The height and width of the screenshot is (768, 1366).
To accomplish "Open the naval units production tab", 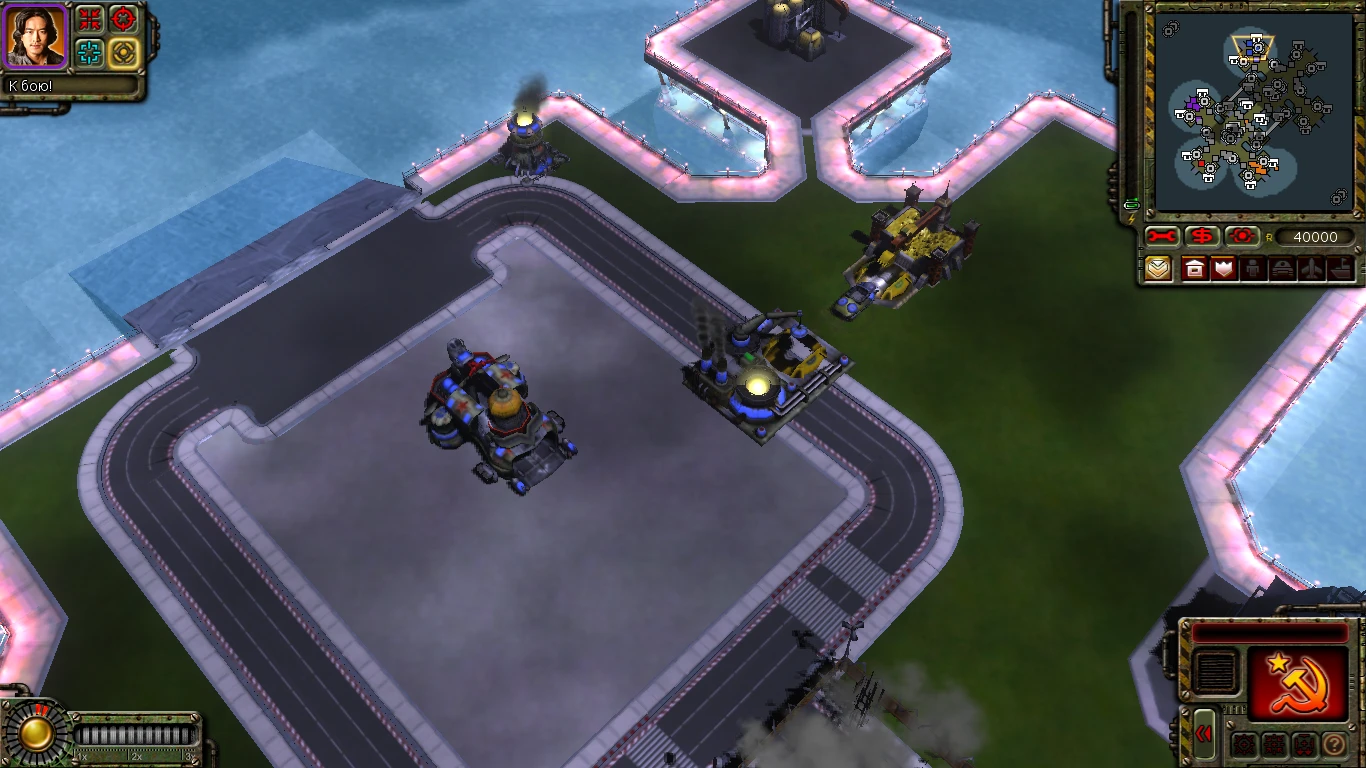I will coord(1340,268).
